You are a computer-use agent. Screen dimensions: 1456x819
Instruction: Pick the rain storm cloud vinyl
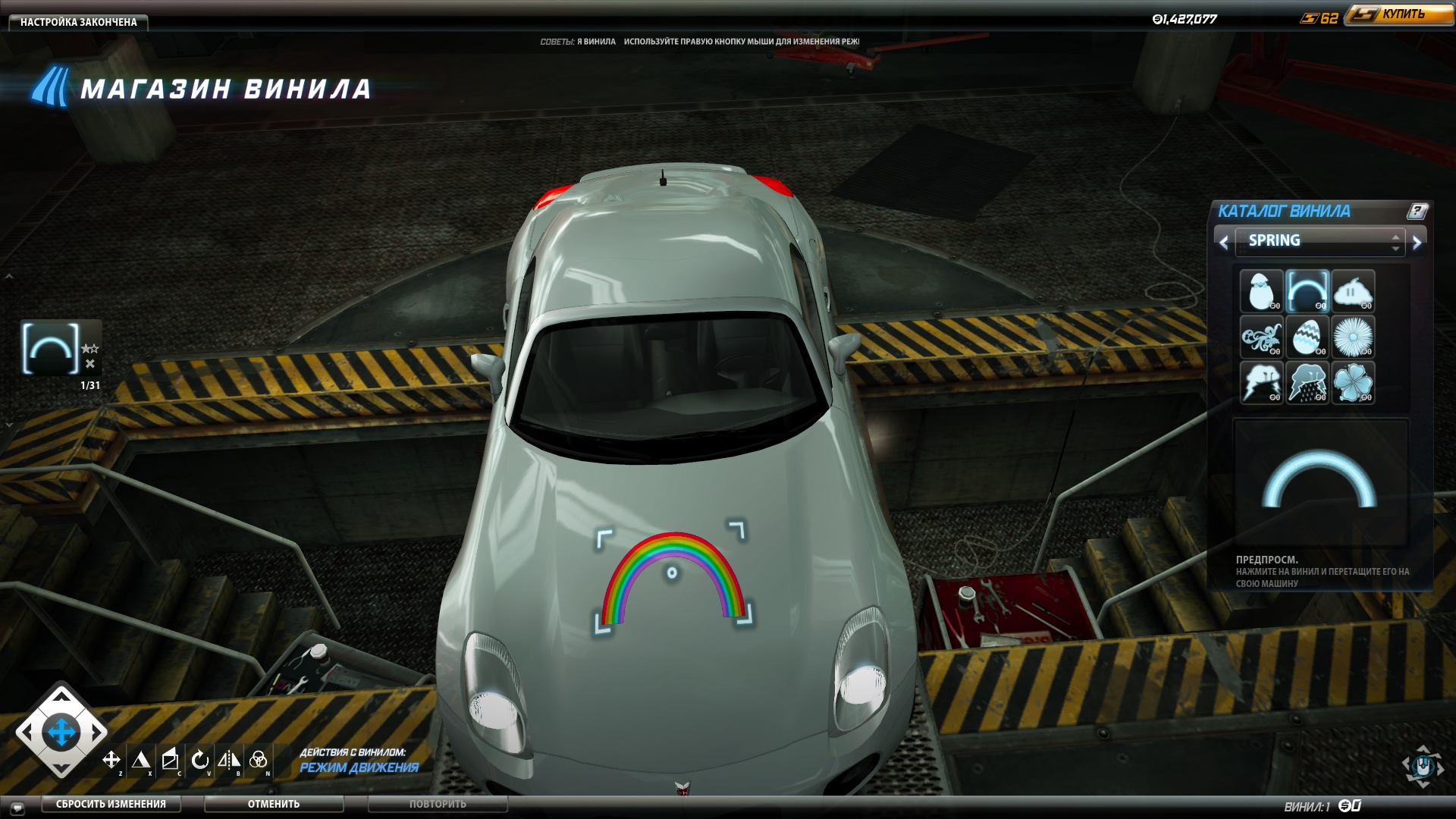point(1307,382)
